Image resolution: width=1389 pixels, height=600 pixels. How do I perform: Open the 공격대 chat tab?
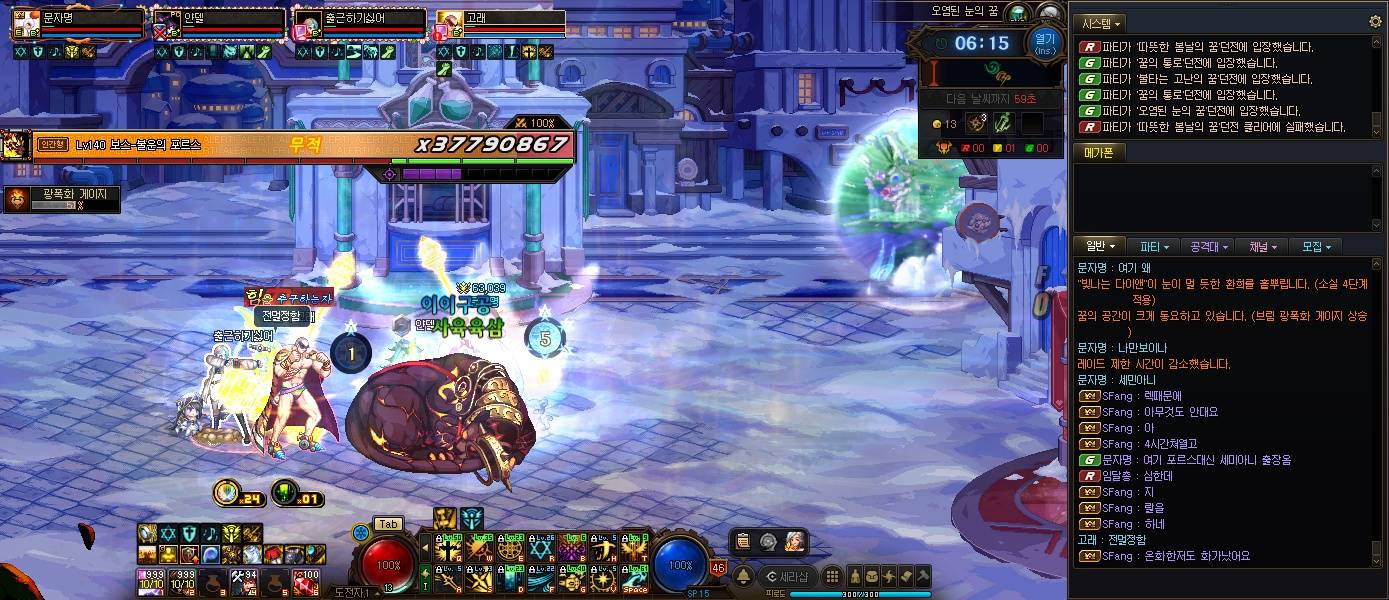click(1208, 246)
